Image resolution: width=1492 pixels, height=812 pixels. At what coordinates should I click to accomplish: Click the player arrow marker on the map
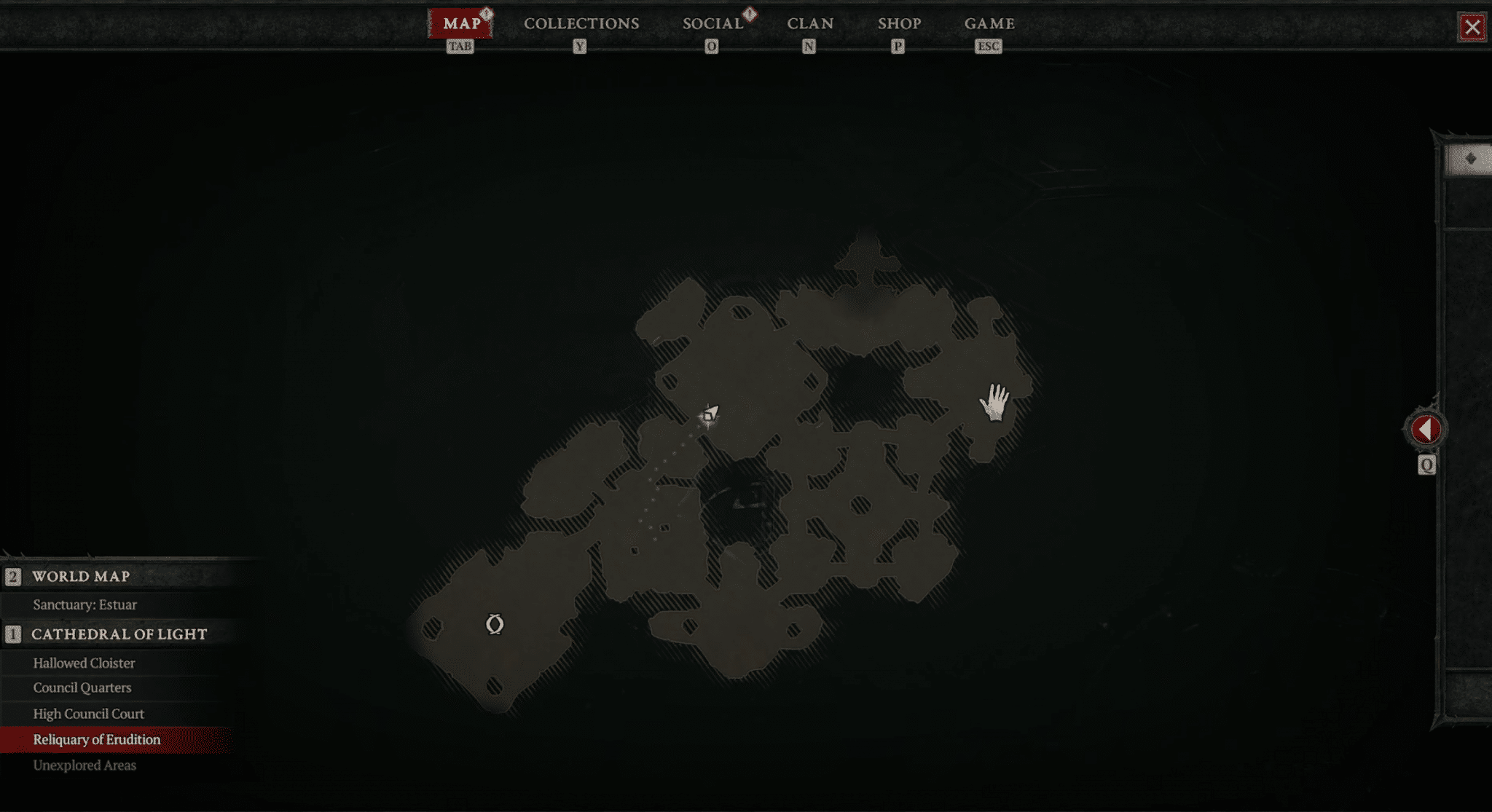pyautogui.click(x=709, y=415)
